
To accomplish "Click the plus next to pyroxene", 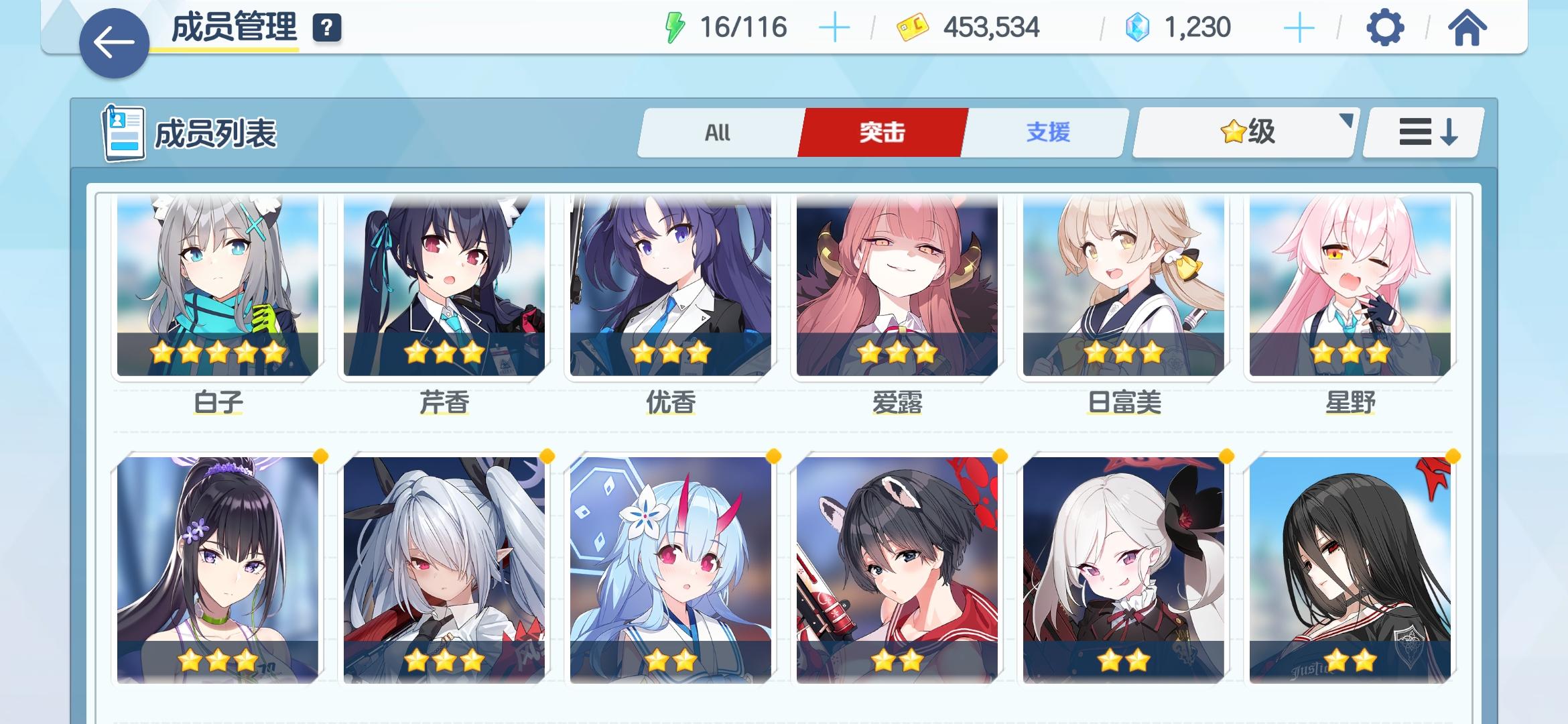I will point(1299,28).
